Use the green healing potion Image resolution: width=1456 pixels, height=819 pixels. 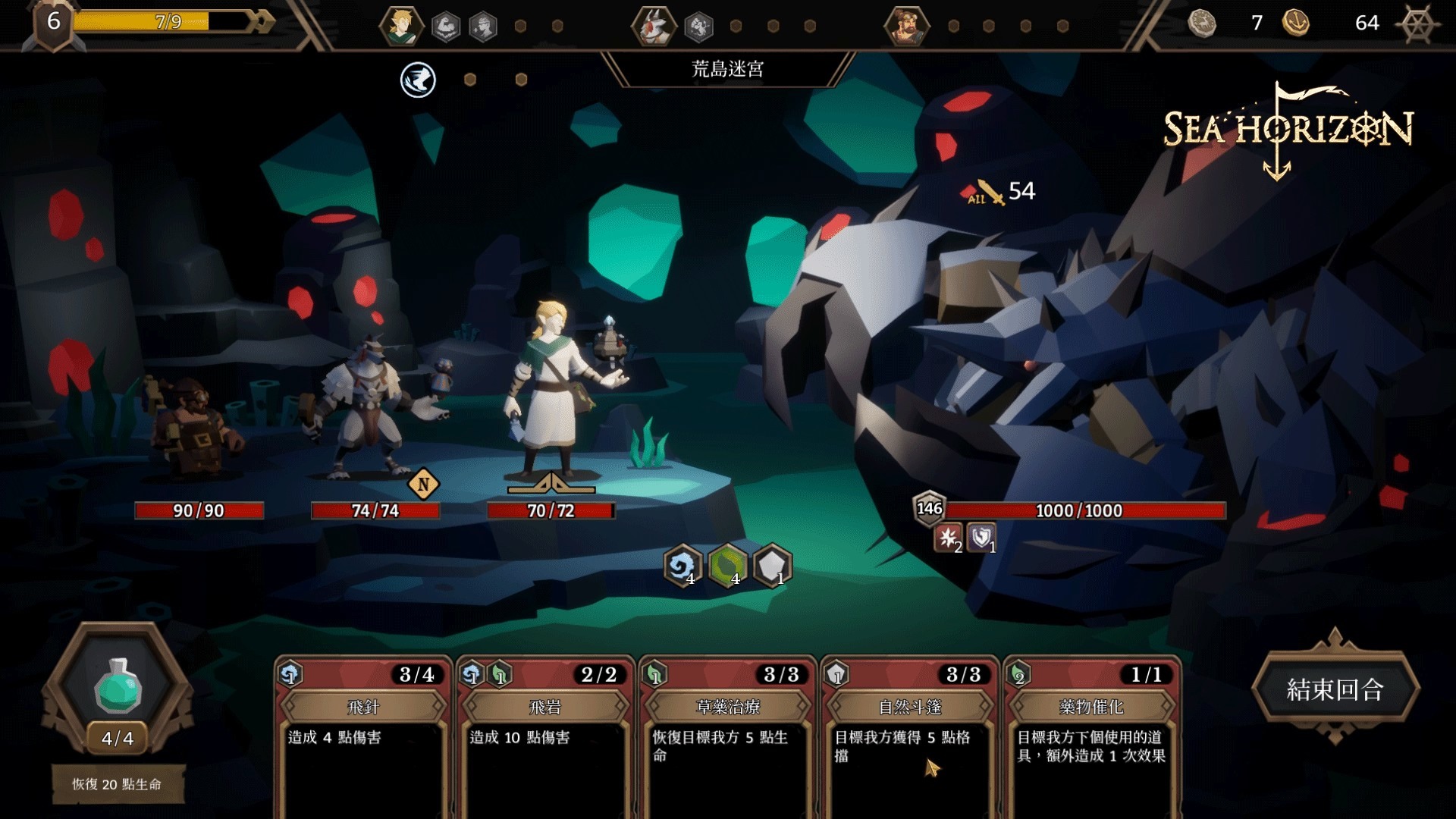tap(118, 686)
